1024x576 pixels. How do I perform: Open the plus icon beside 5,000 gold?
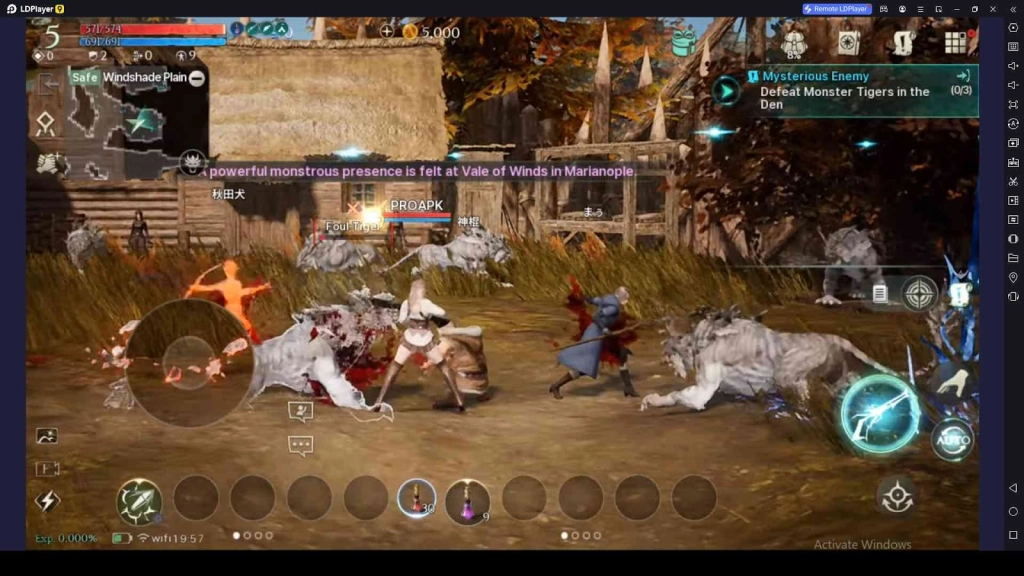387,32
